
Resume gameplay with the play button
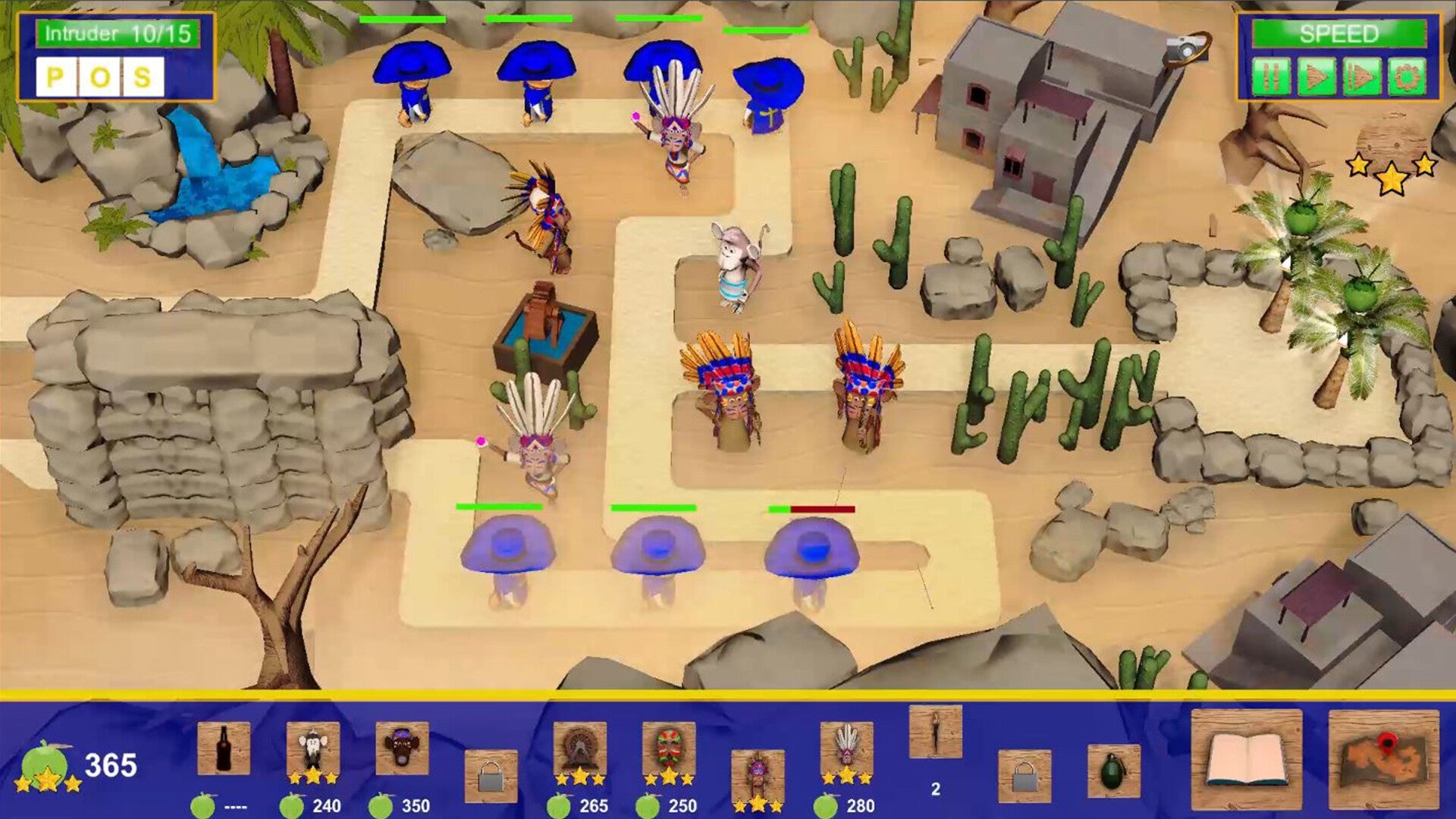point(1317,76)
